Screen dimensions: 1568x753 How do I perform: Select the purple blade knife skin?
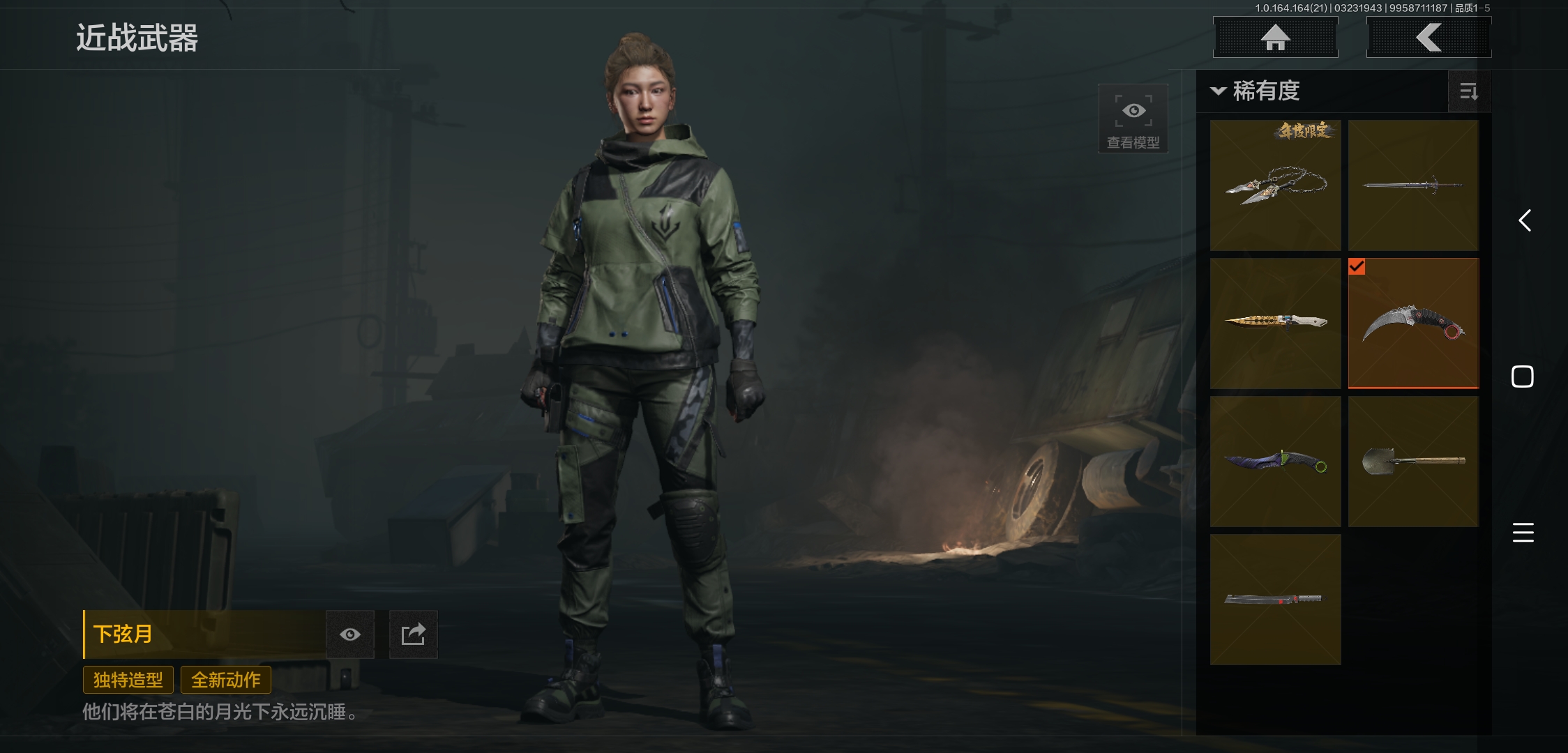(1275, 462)
